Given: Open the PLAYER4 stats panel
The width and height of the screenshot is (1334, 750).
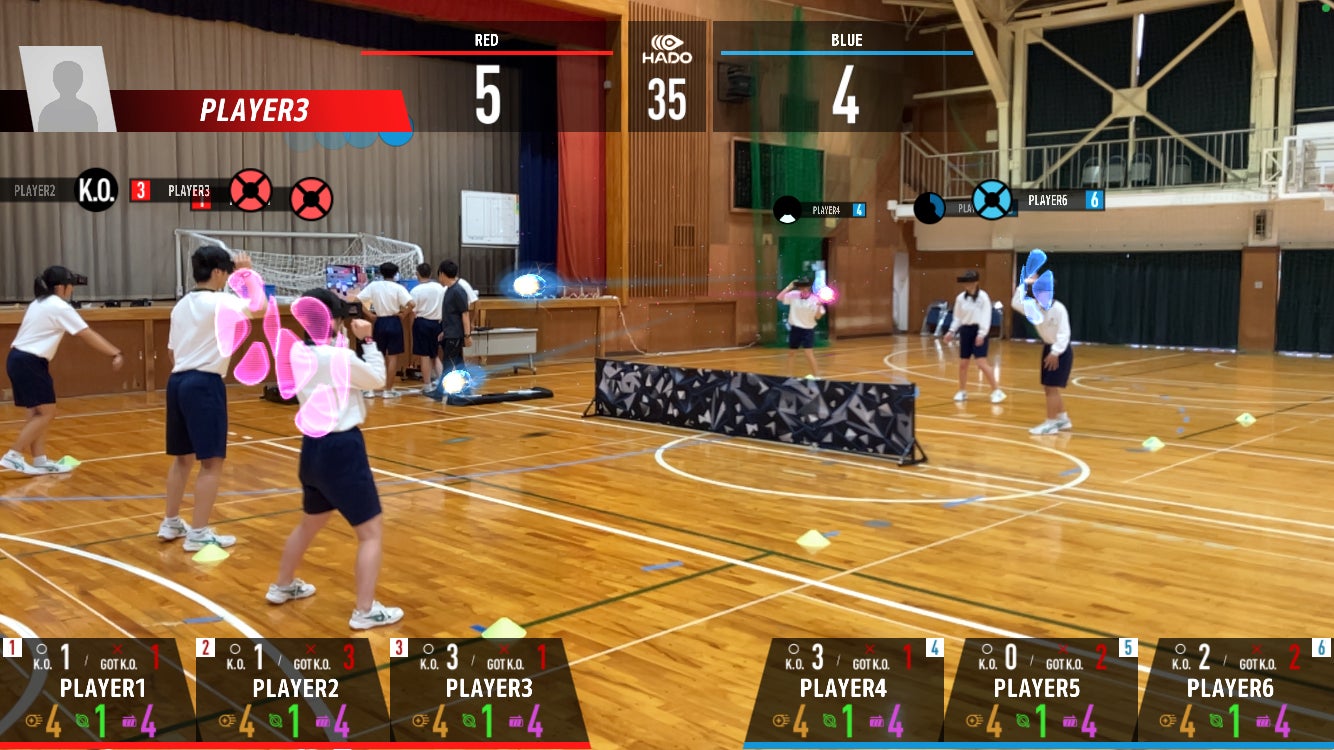Looking at the screenshot, I should 846,690.
